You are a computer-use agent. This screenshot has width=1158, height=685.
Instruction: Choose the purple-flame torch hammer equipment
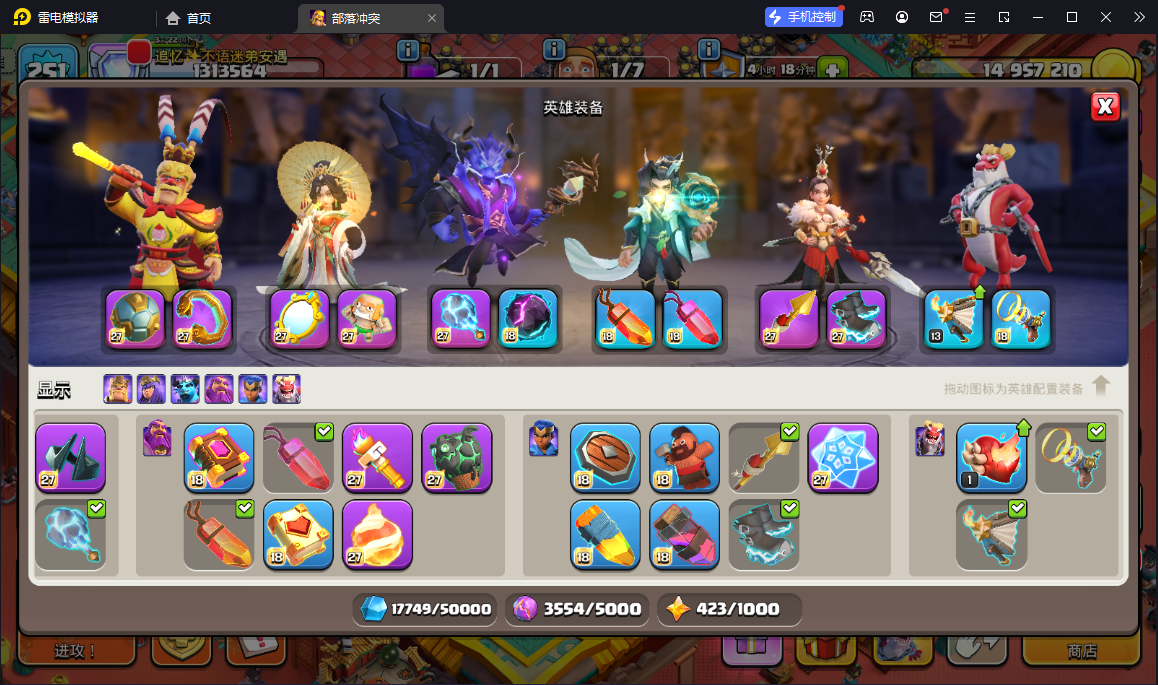click(377, 458)
